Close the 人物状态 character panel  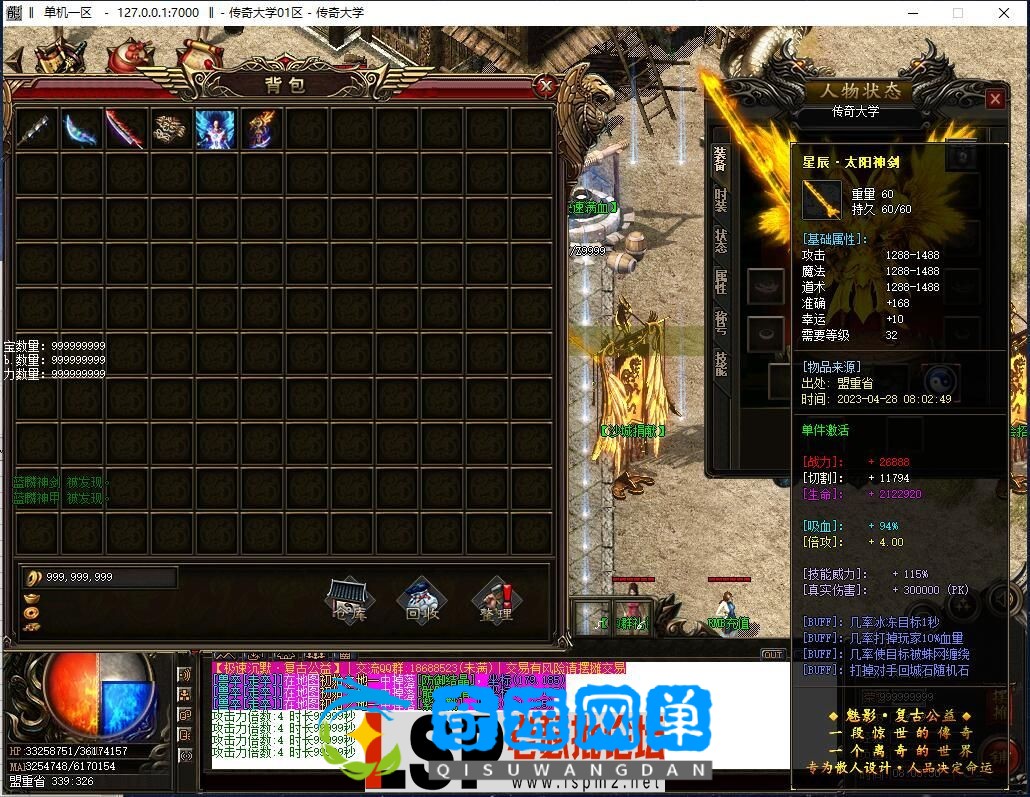[994, 99]
